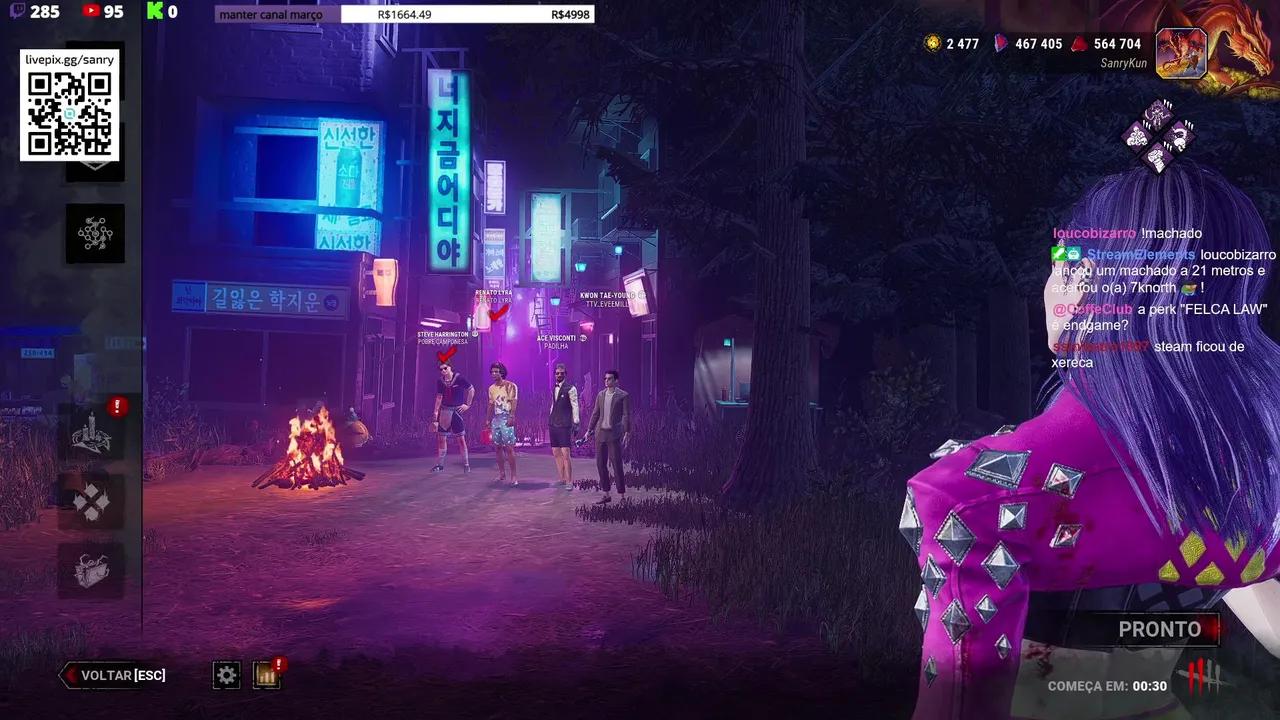Click the green Kick icon in the overlay
The image size is (1280, 720).
155,11
